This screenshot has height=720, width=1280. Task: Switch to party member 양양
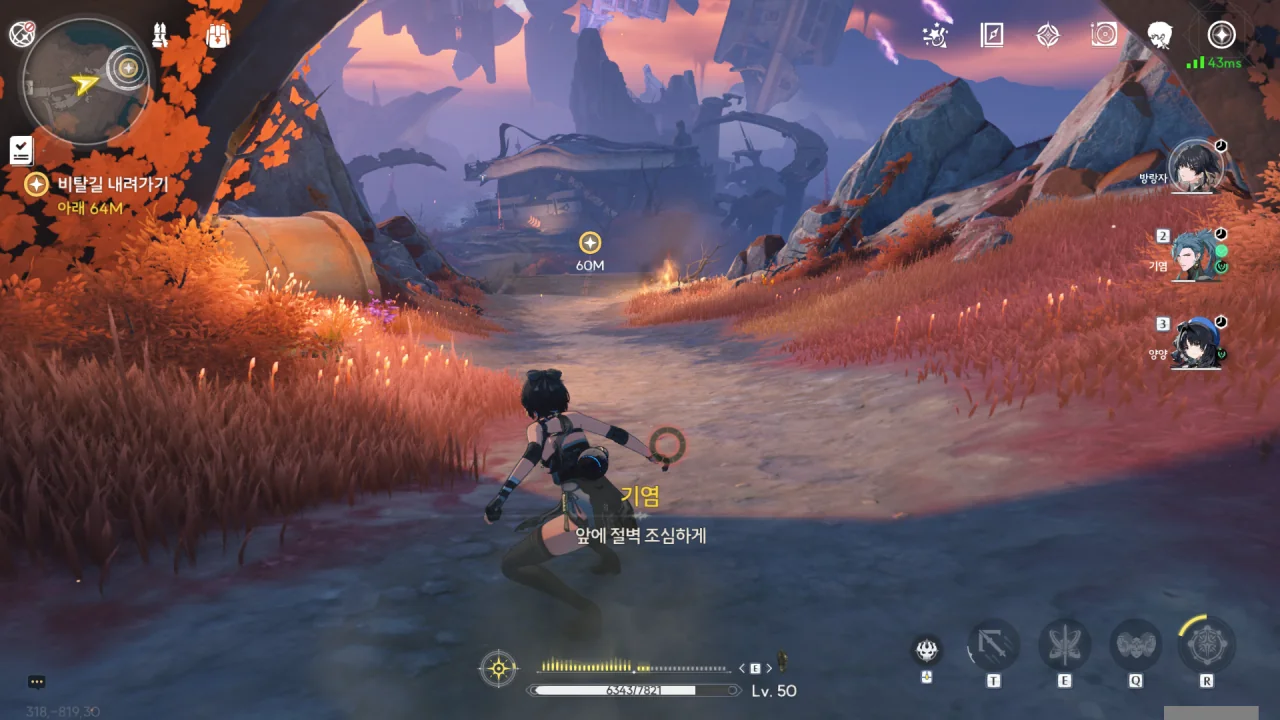click(x=1196, y=344)
